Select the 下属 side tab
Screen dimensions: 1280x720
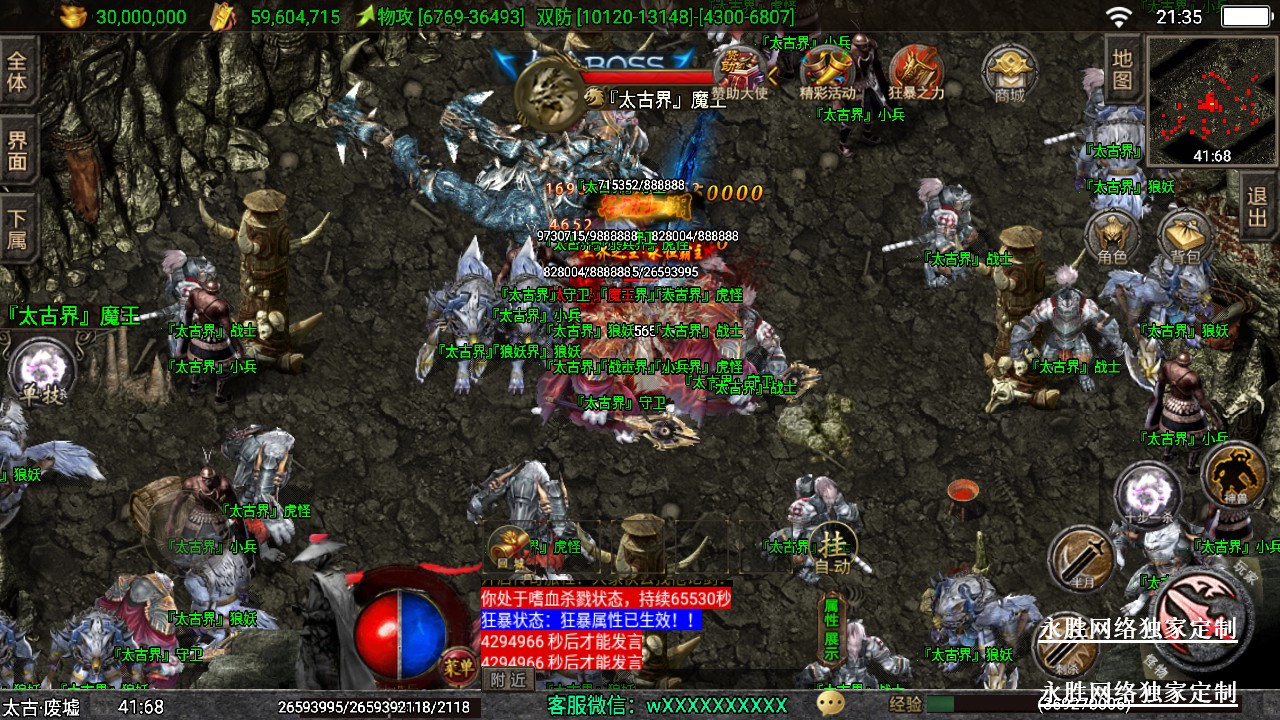pos(18,228)
